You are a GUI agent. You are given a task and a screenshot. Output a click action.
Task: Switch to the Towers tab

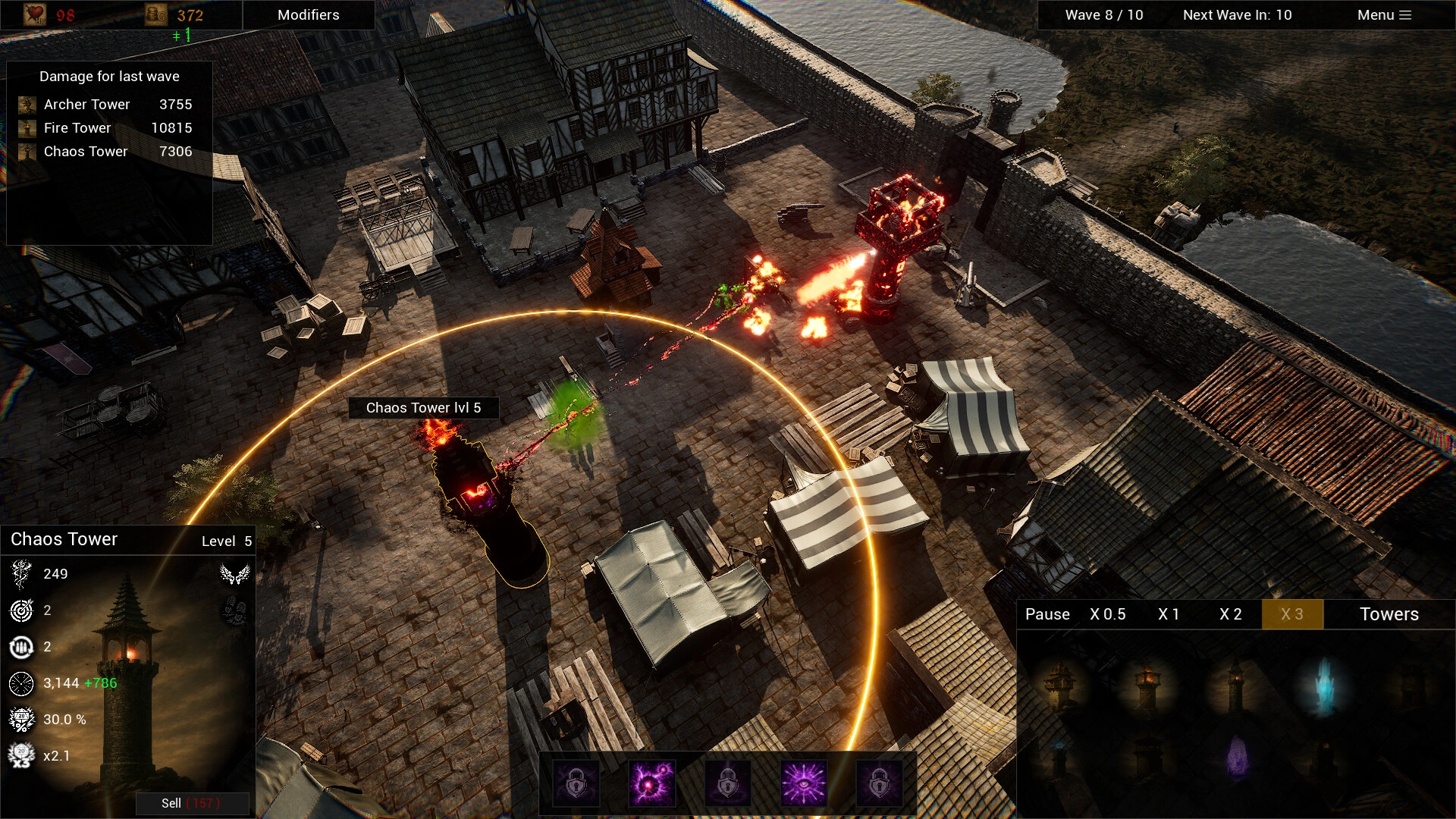tap(1389, 614)
